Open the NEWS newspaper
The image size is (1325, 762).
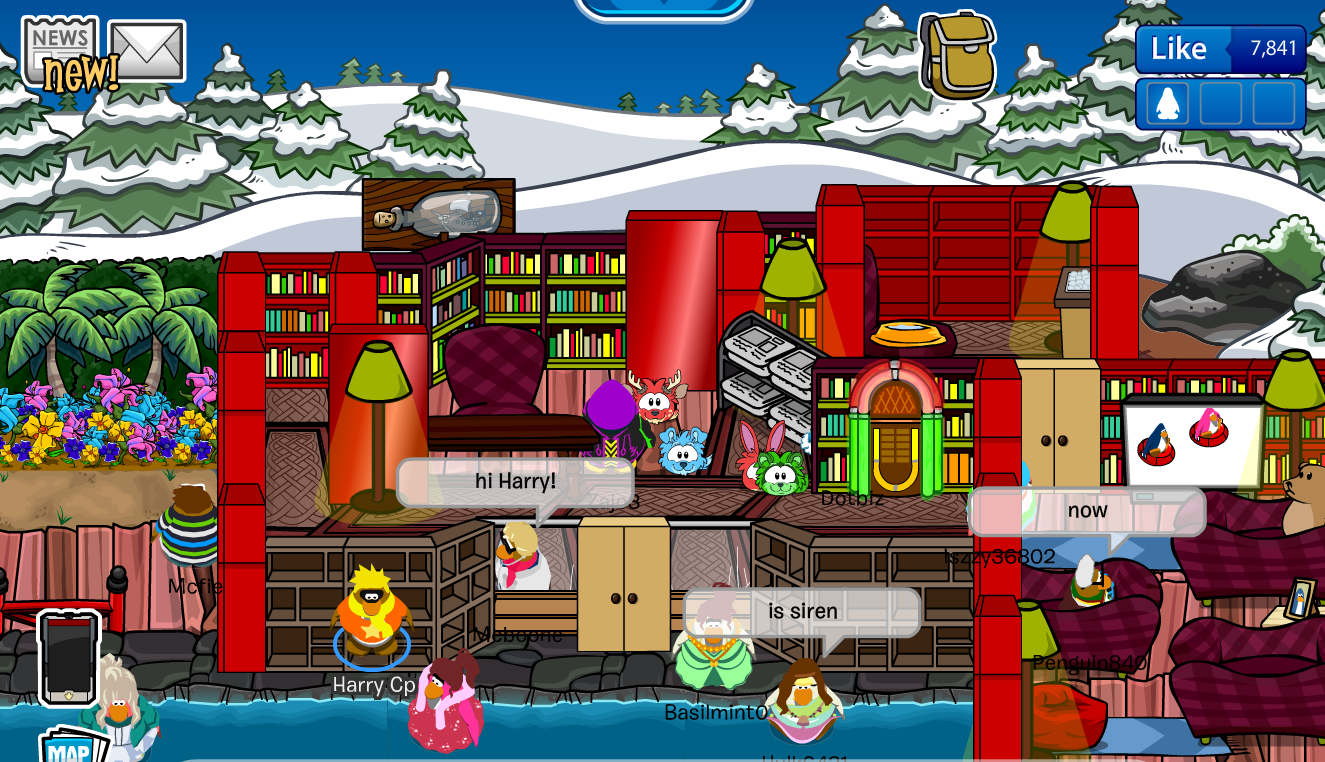point(60,40)
